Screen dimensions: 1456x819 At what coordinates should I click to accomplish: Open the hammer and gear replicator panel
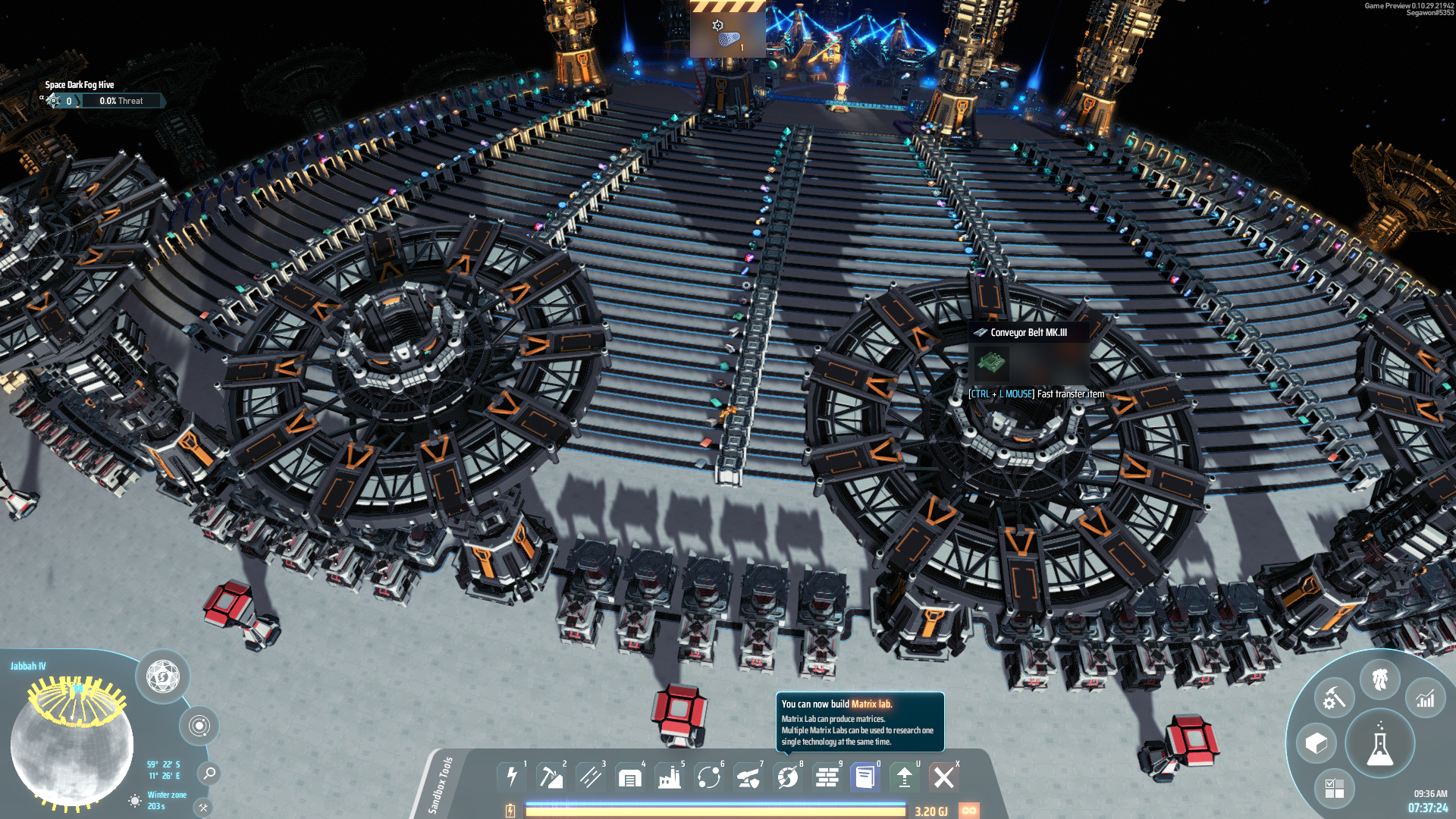point(1334,698)
